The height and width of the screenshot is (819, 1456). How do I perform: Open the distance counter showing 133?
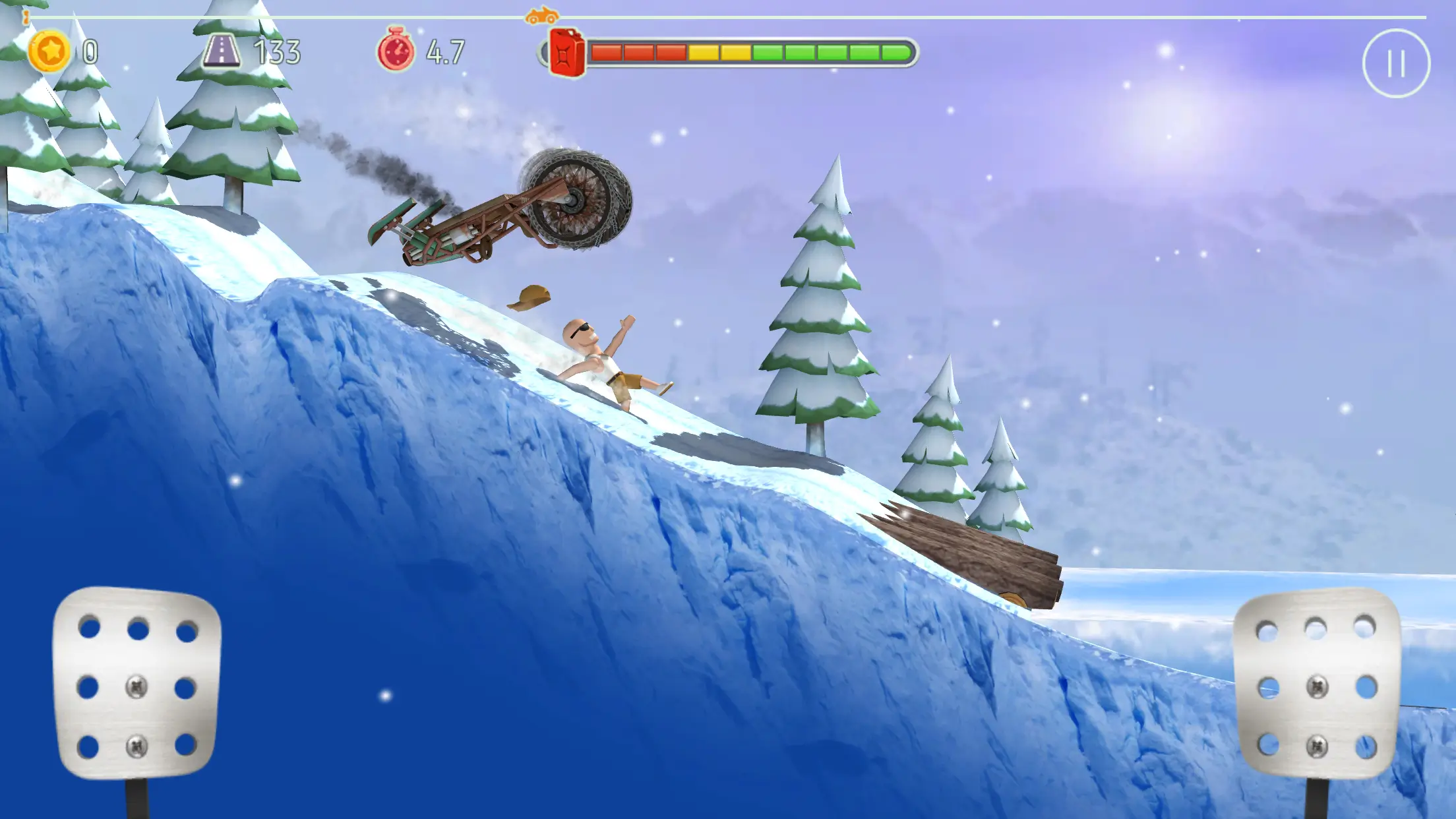[277, 49]
